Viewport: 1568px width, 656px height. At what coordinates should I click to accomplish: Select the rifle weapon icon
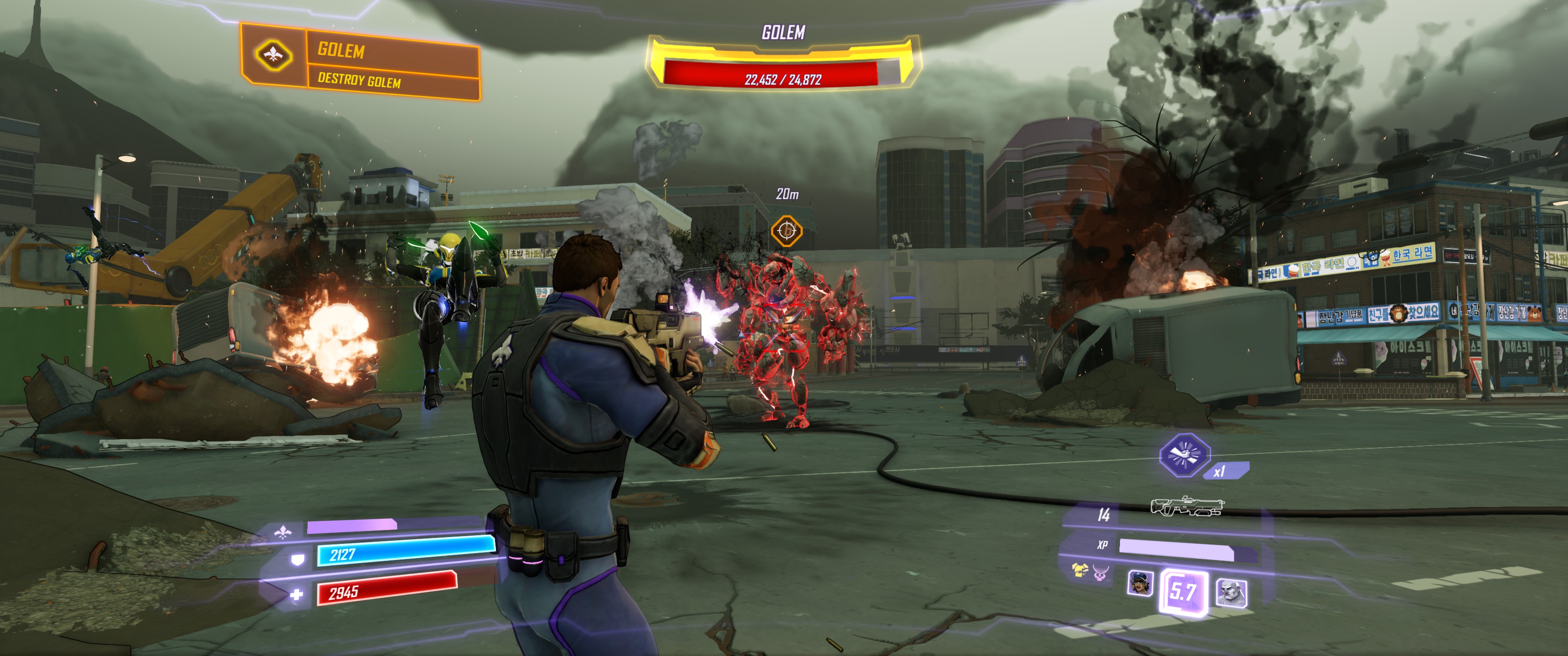click(x=1187, y=506)
